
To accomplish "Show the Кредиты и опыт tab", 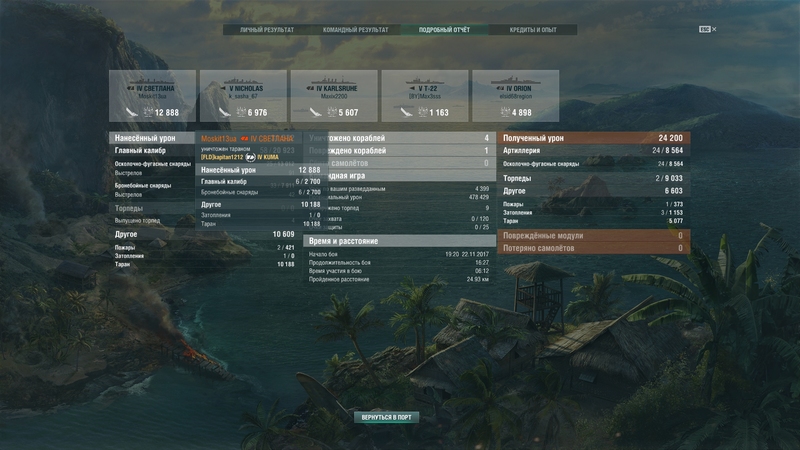I will [532, 30].
